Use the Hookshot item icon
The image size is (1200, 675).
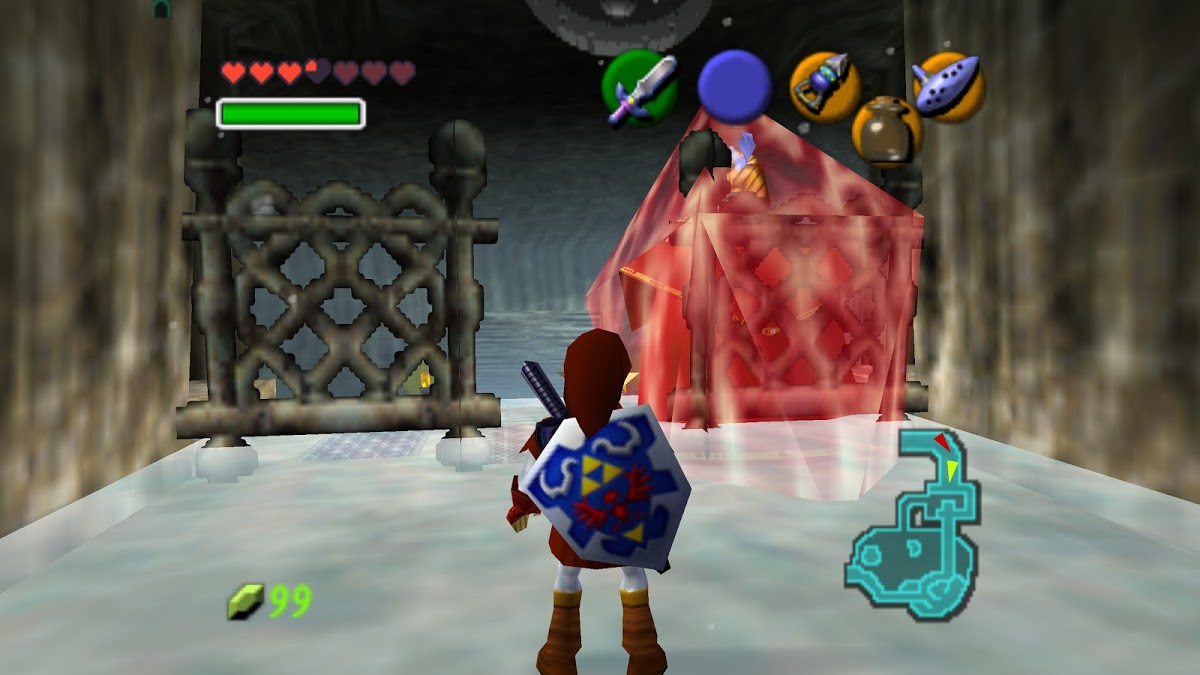pyautogui.click(x=825, y=86)
